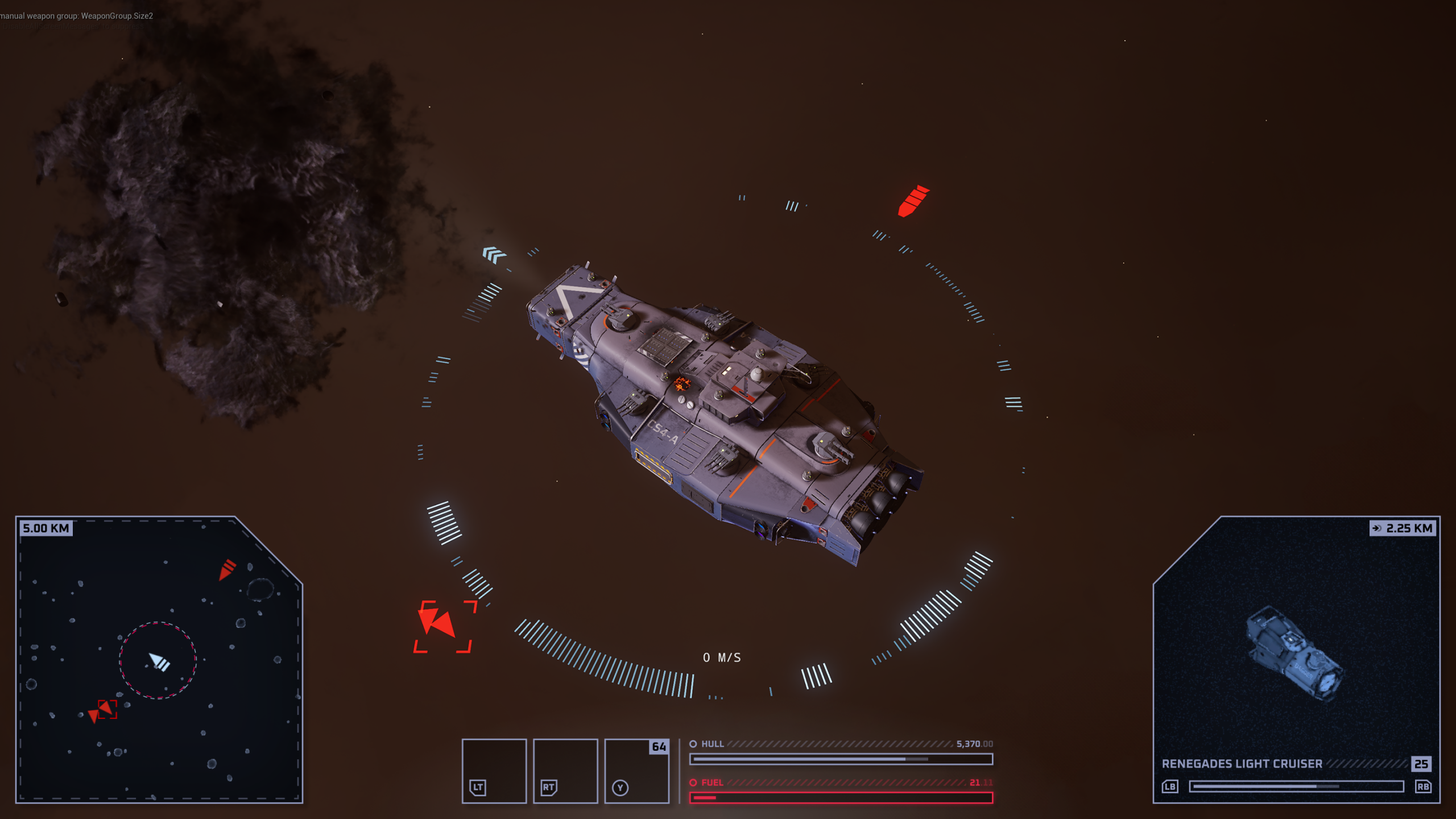Click the player ship arrow on the radar

(159, 661)
